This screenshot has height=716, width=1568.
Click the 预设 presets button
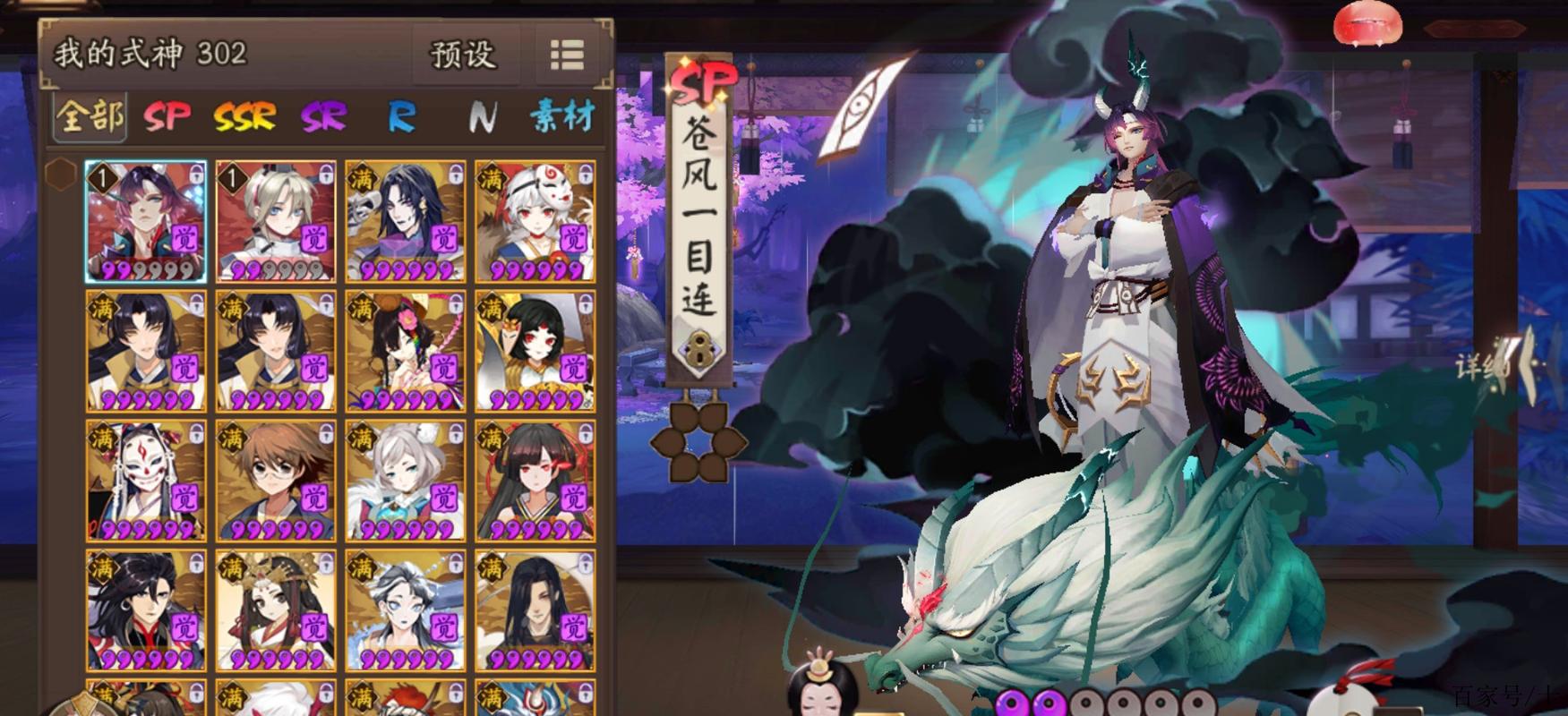tap(463, 54)
